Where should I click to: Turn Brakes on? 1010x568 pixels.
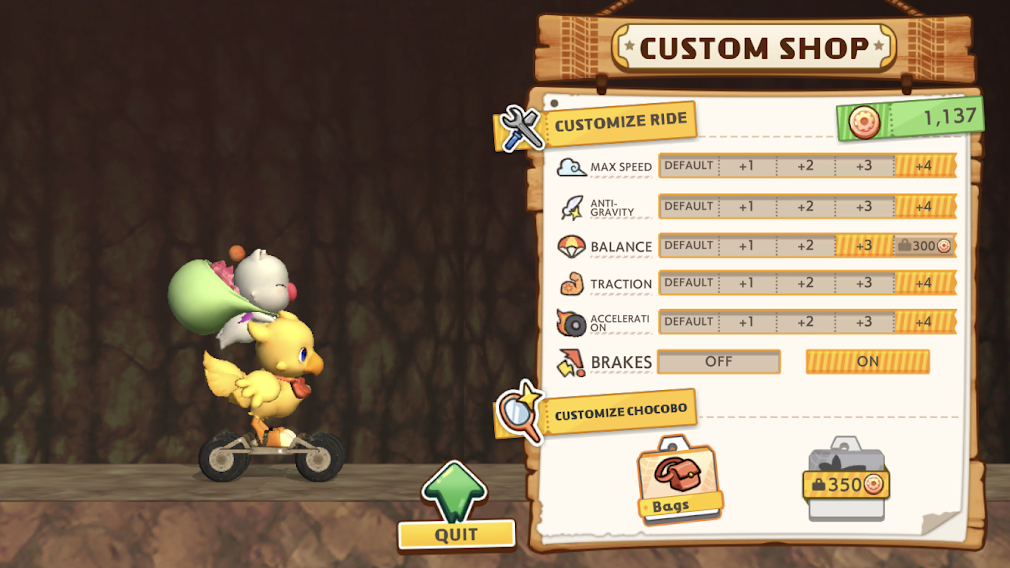click(x=867, y=361)
